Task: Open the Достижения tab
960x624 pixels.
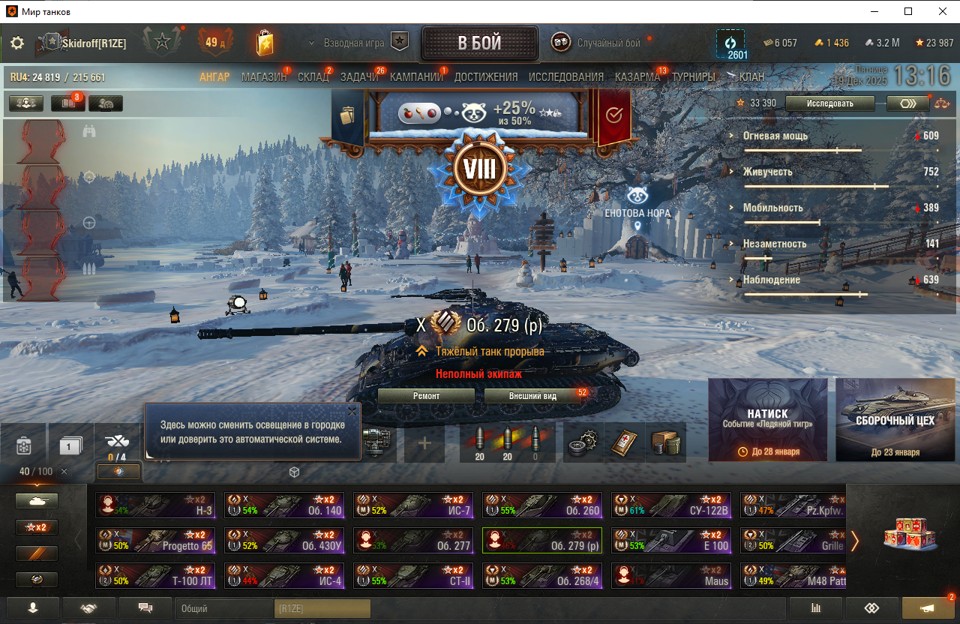Action: tap(486, 77)
